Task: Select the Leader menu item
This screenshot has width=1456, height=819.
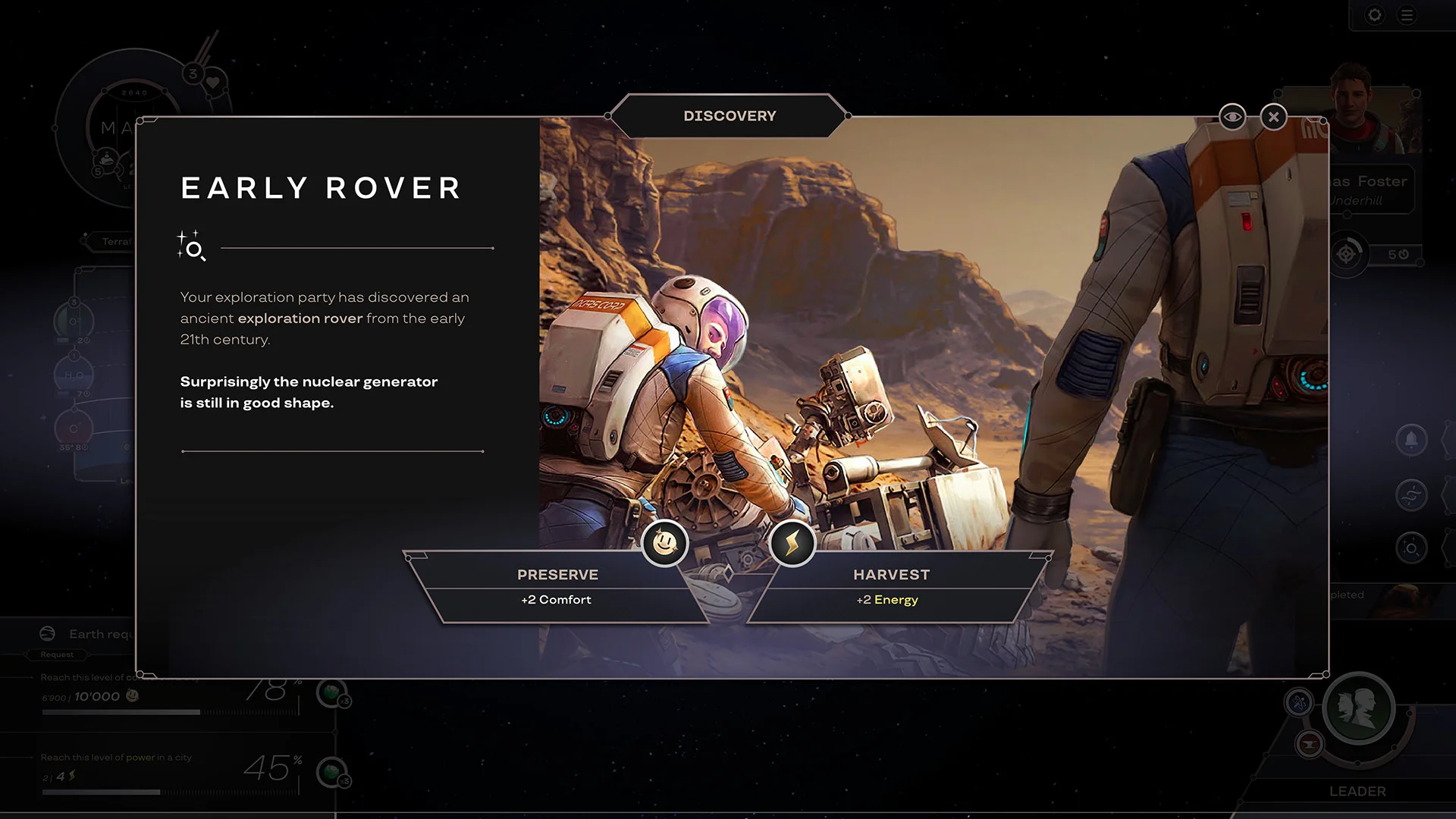Action: pos(1359,790)
